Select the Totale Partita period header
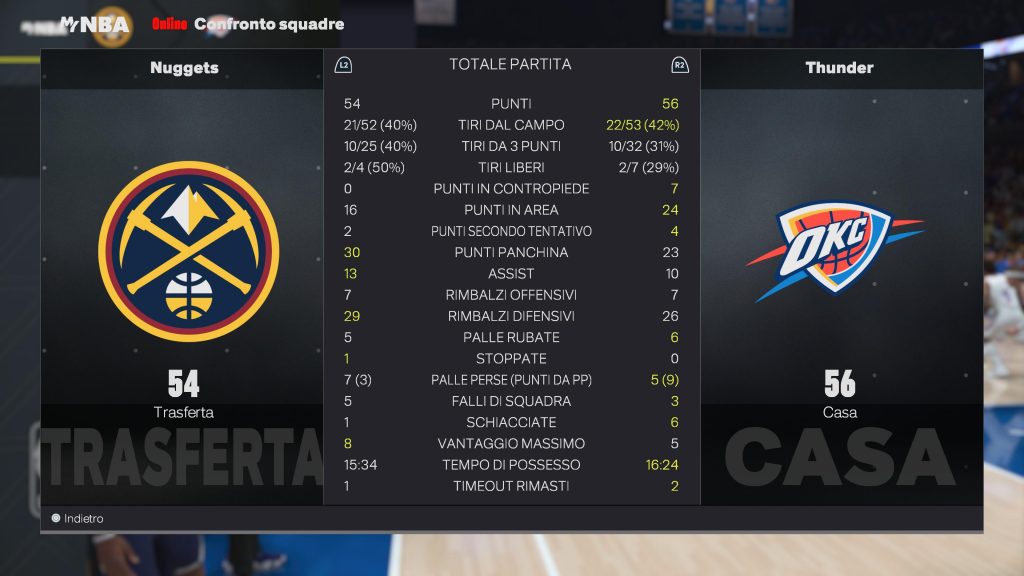Viewport: 1024px width, 576px height. tap(510, 65)
